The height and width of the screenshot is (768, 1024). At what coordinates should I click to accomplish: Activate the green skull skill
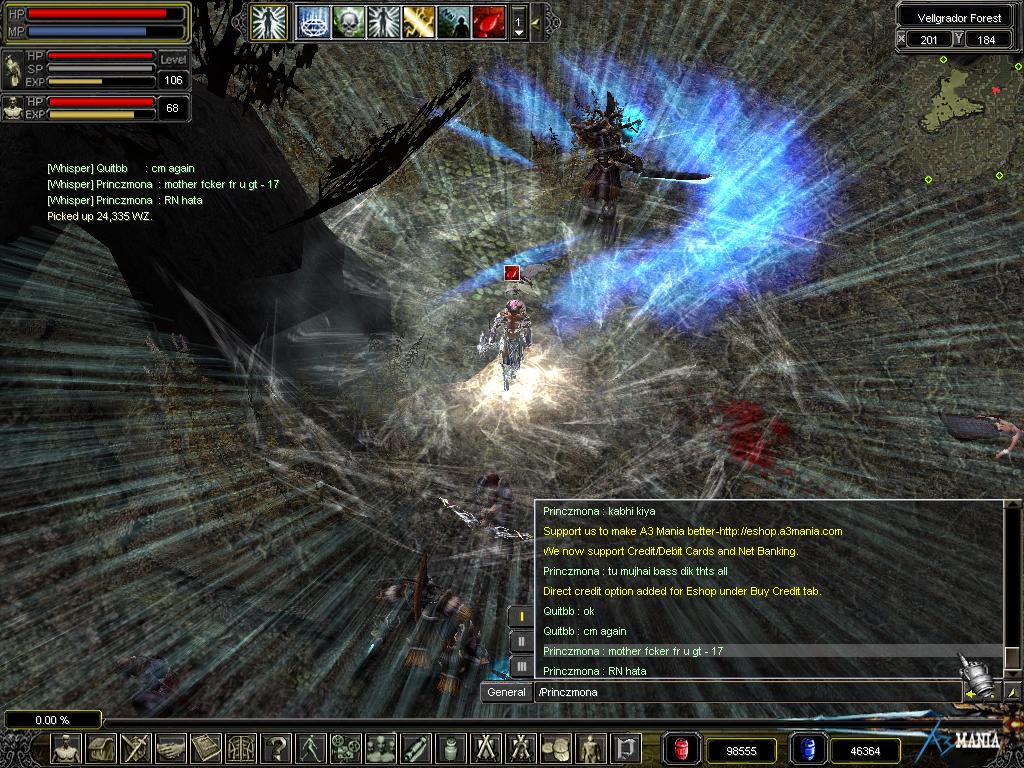click(347, 20)
